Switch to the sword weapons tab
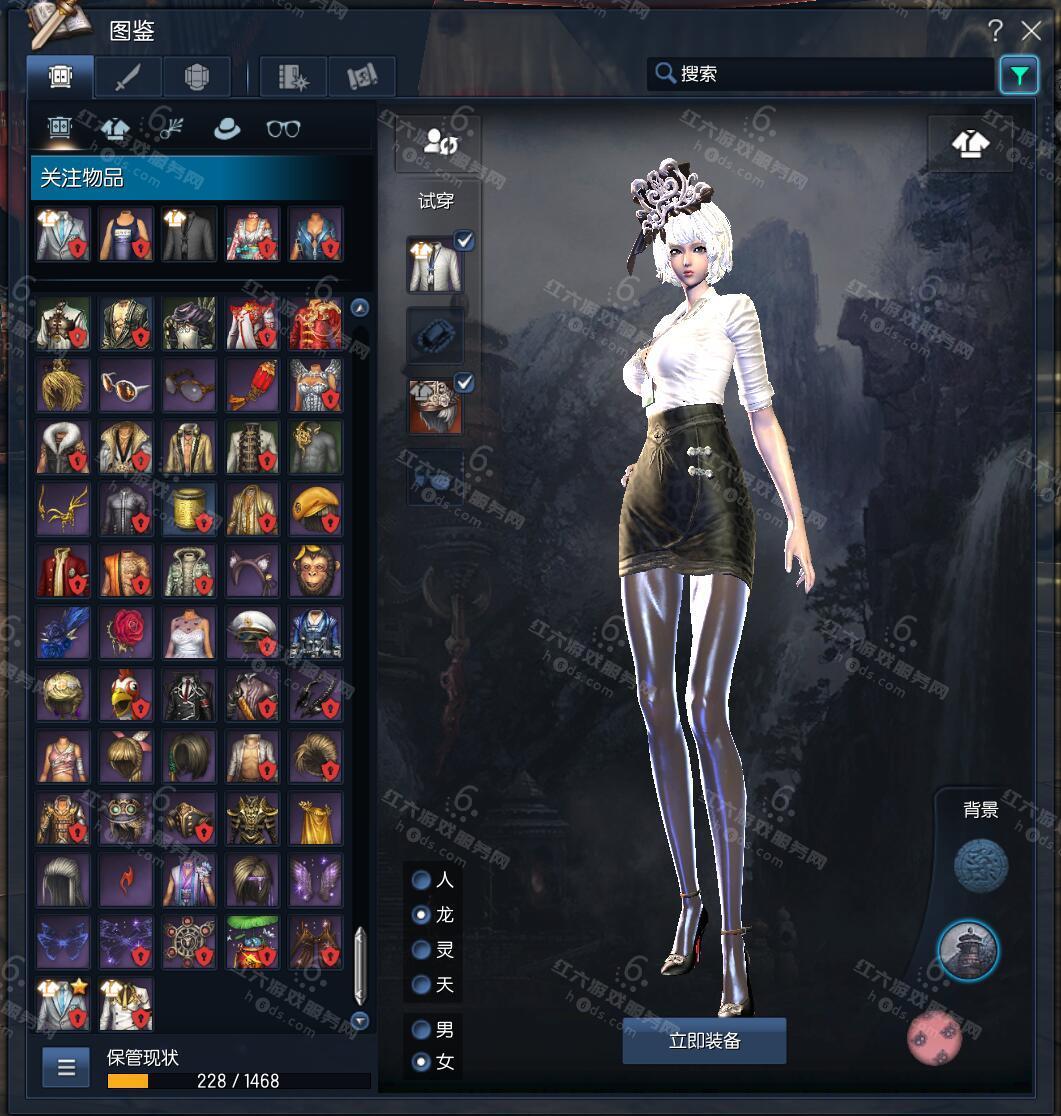 click(128, 77)
